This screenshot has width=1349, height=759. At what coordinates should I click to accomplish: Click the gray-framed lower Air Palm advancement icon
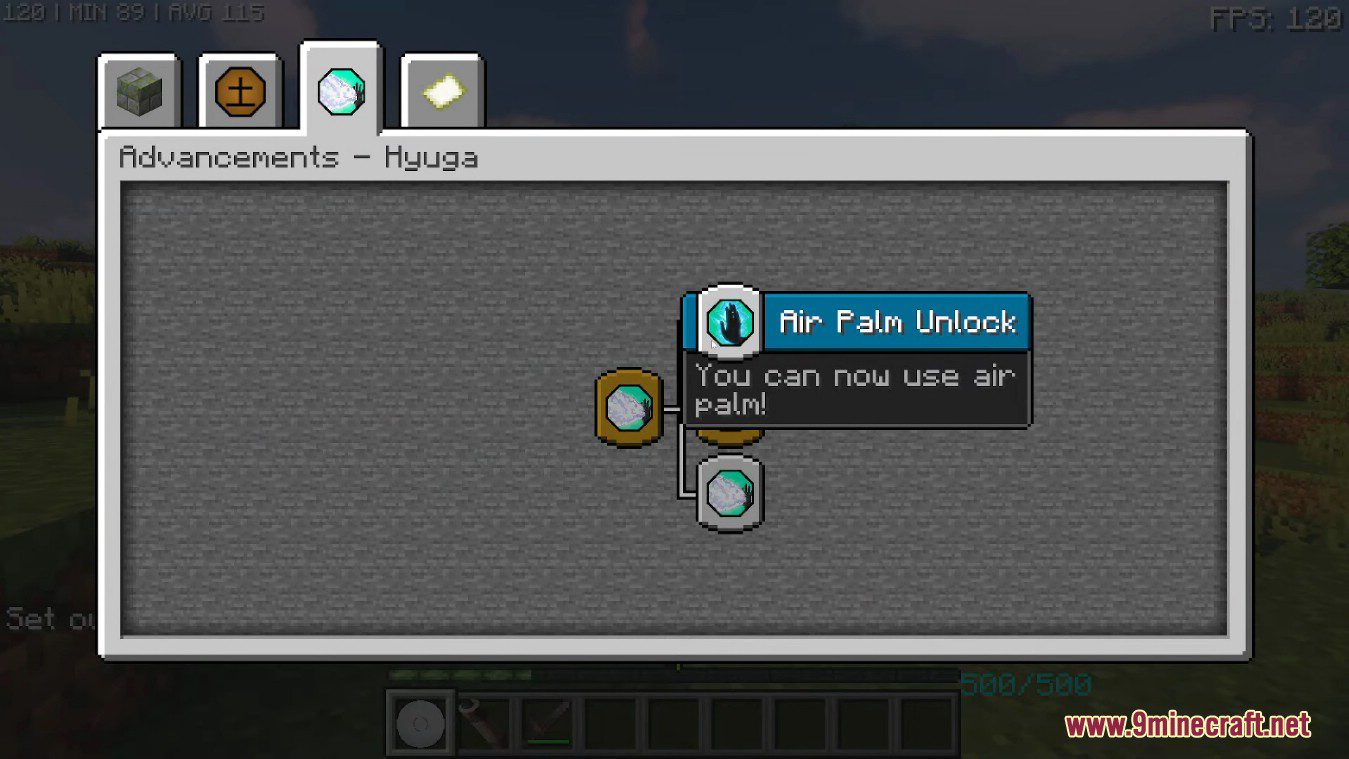coord(728,493)
